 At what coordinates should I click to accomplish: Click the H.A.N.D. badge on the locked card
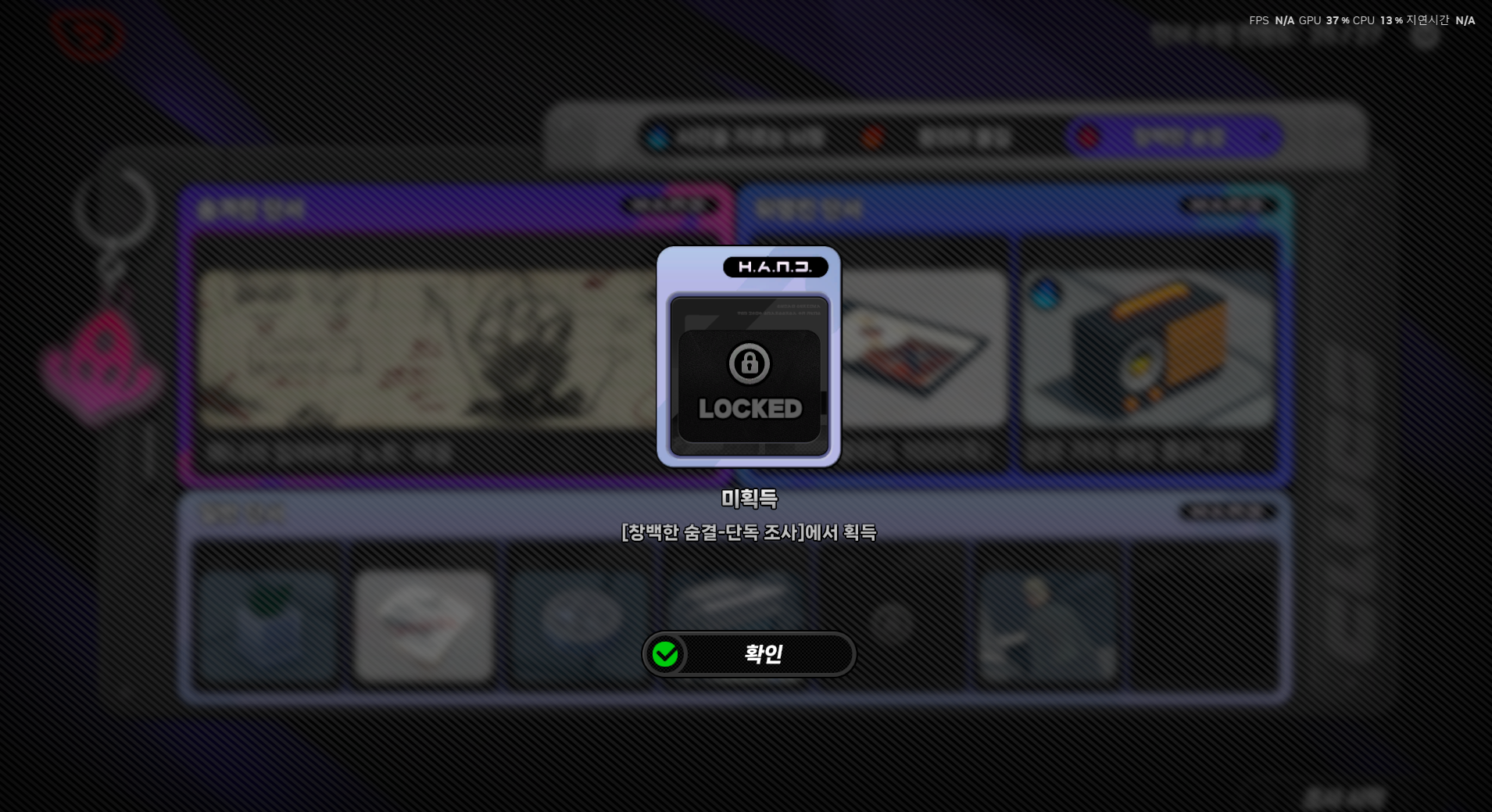(776, 266)
